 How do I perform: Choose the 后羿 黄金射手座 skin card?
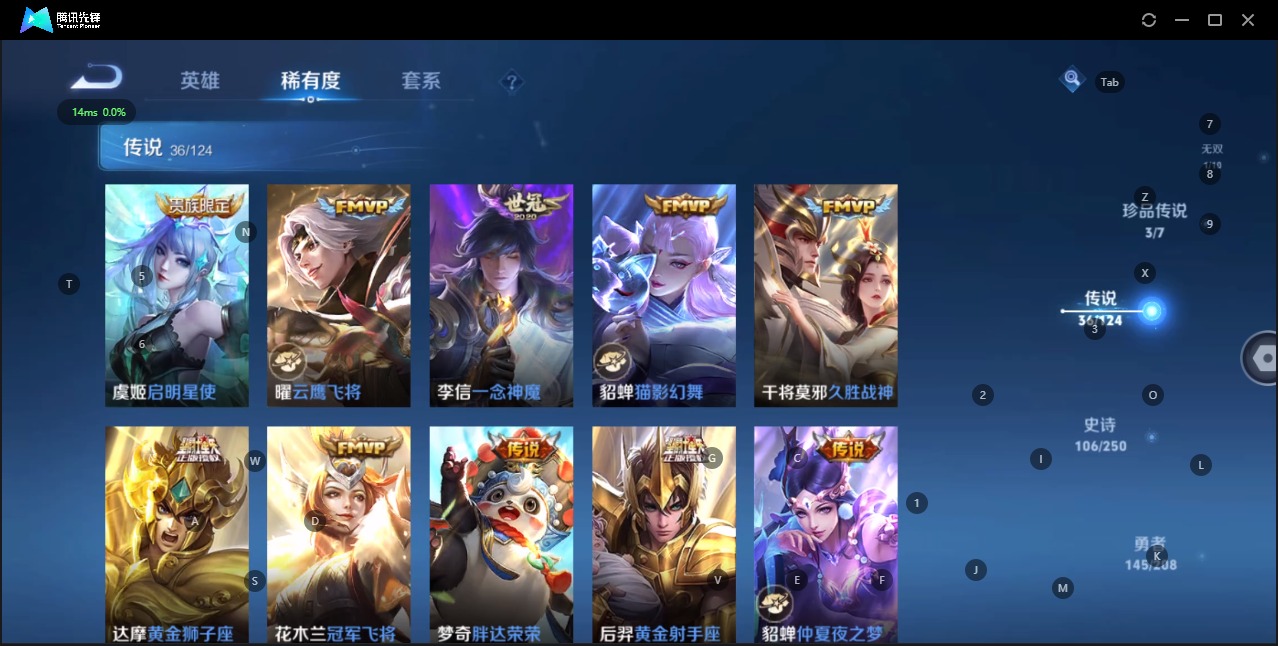[x=664, y=535]
